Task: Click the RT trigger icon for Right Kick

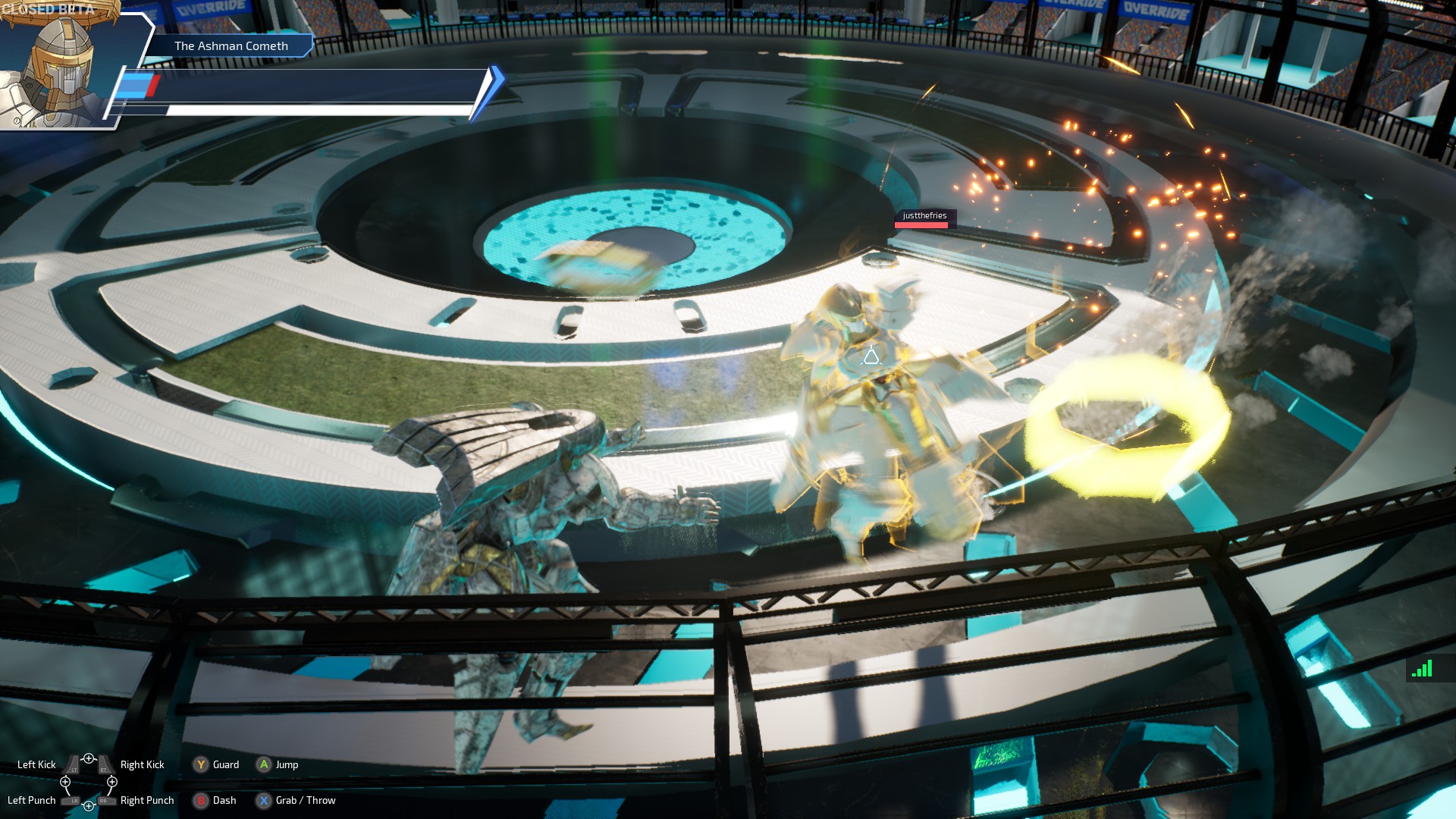Action: pos(104,765)
